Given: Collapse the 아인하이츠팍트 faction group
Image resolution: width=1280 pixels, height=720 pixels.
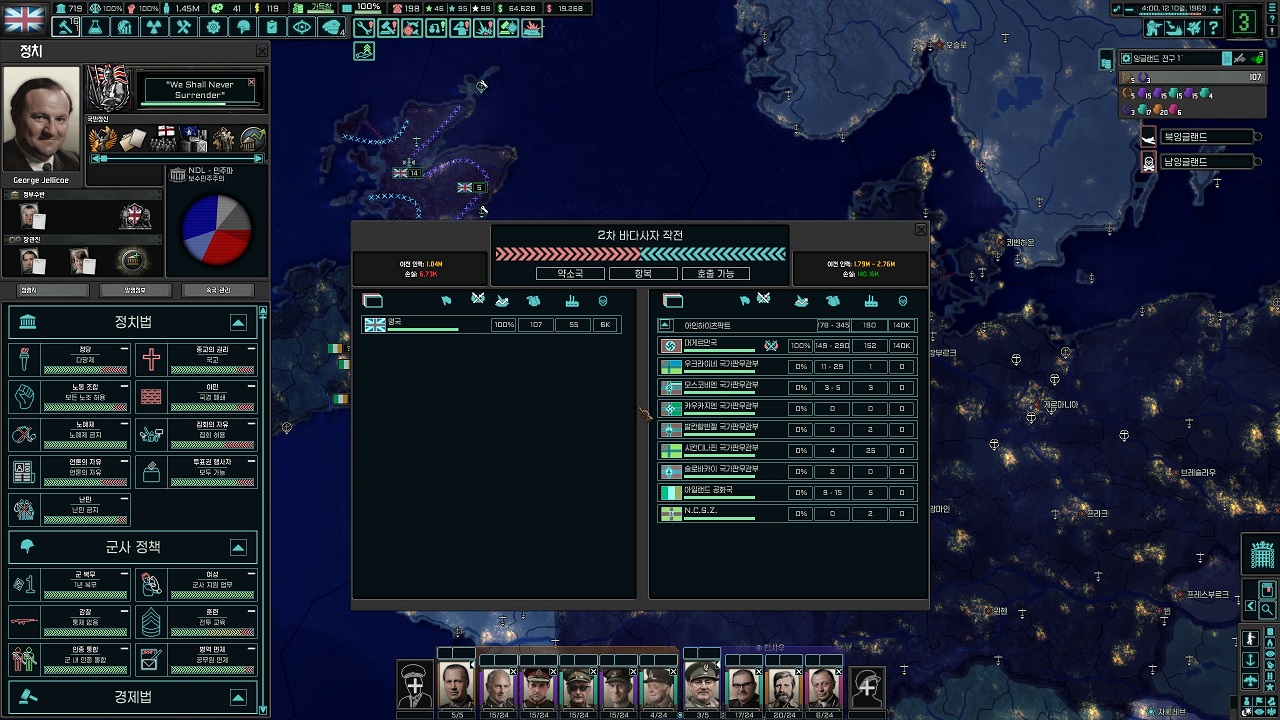Looking at the screenshot, I should point(666,325).
